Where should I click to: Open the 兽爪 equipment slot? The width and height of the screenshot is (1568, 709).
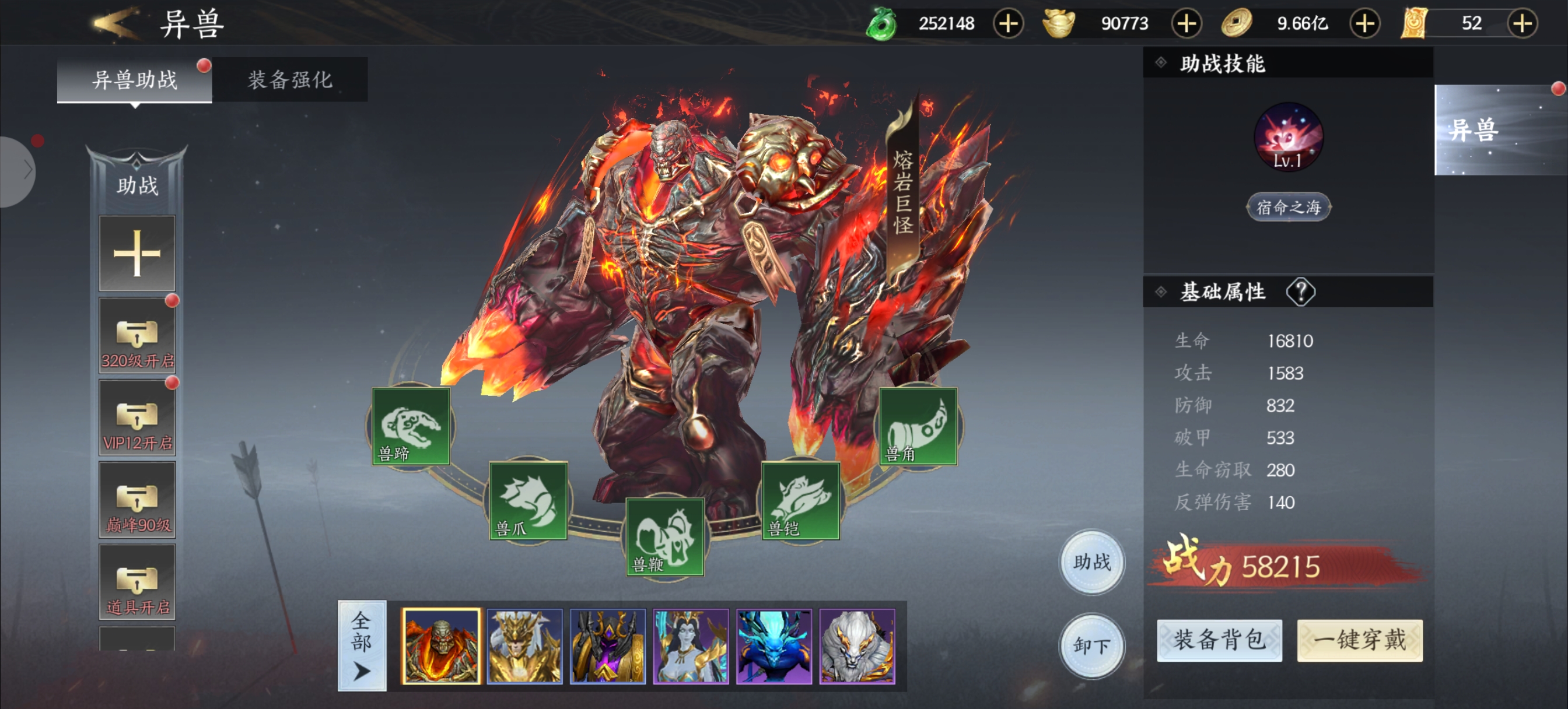click(528, 501)
